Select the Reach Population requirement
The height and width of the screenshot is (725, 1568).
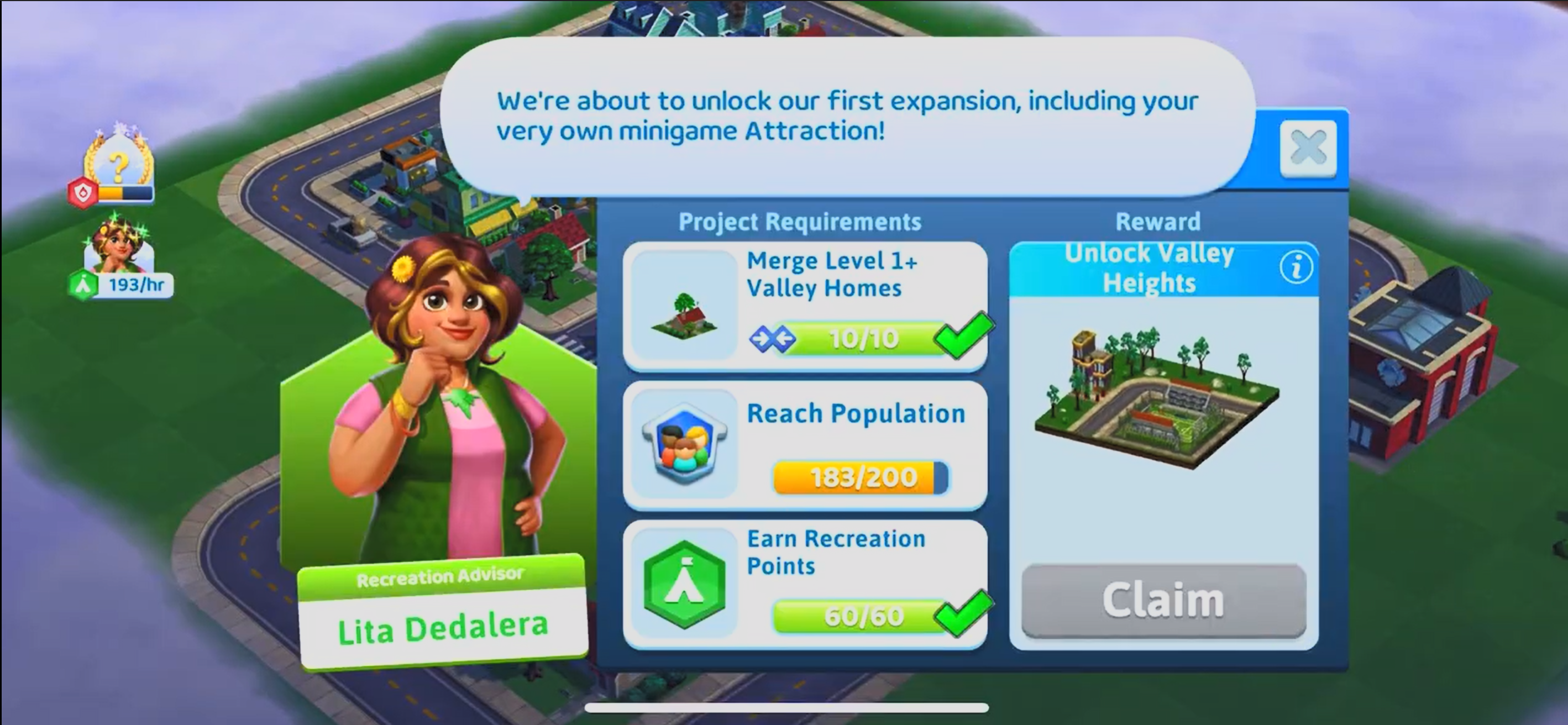tap(805, 445)
